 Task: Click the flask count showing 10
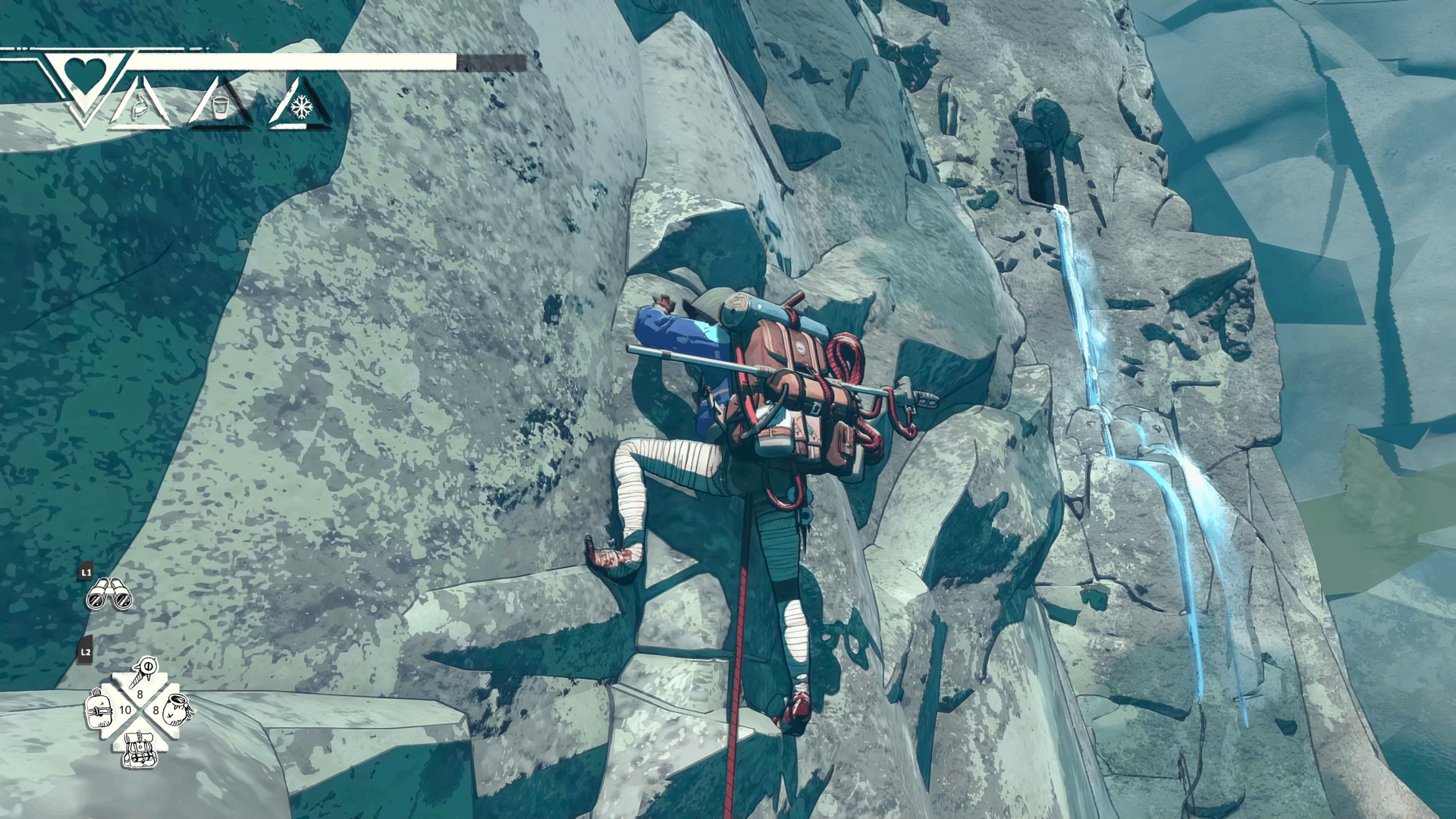coord(125,710)
